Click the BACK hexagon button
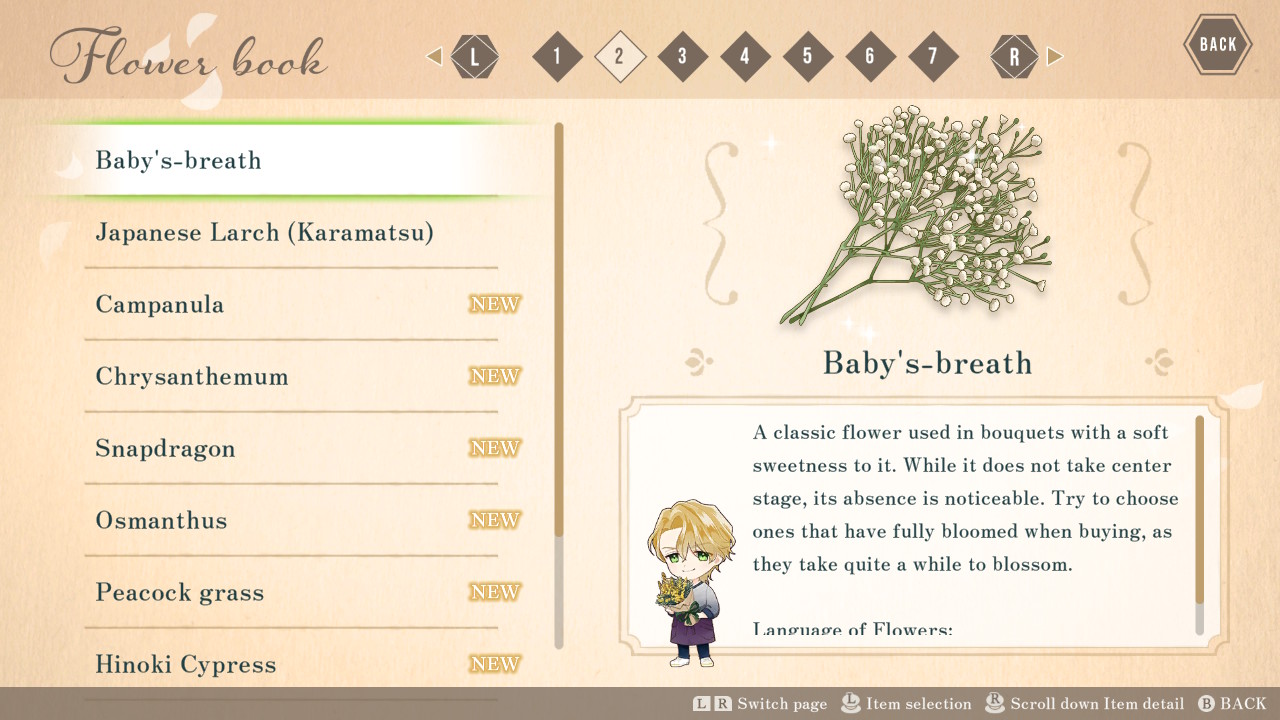Screen dimensions: 1280x720 pyautogui.click(x=1217, y=44)
